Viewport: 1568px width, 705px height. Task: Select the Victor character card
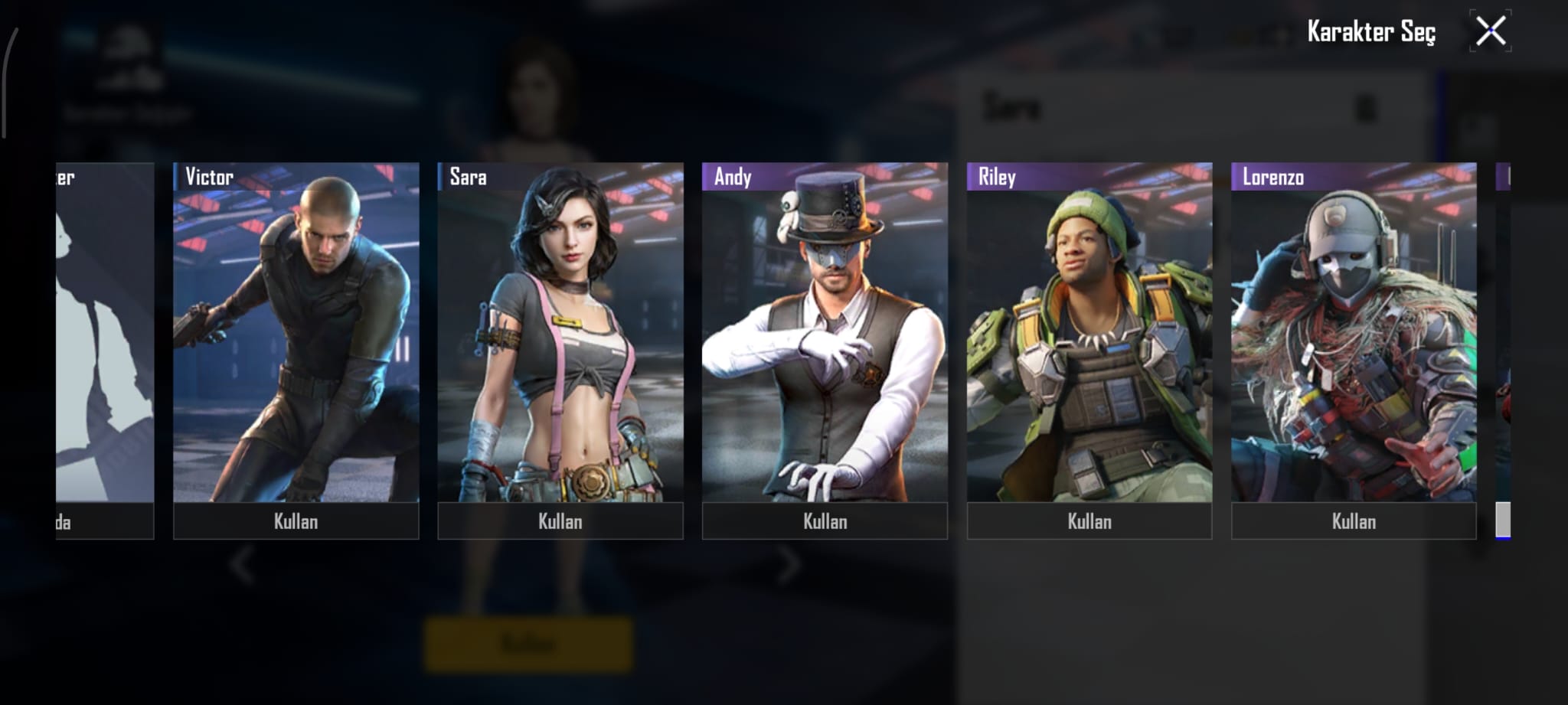point(296,333)
